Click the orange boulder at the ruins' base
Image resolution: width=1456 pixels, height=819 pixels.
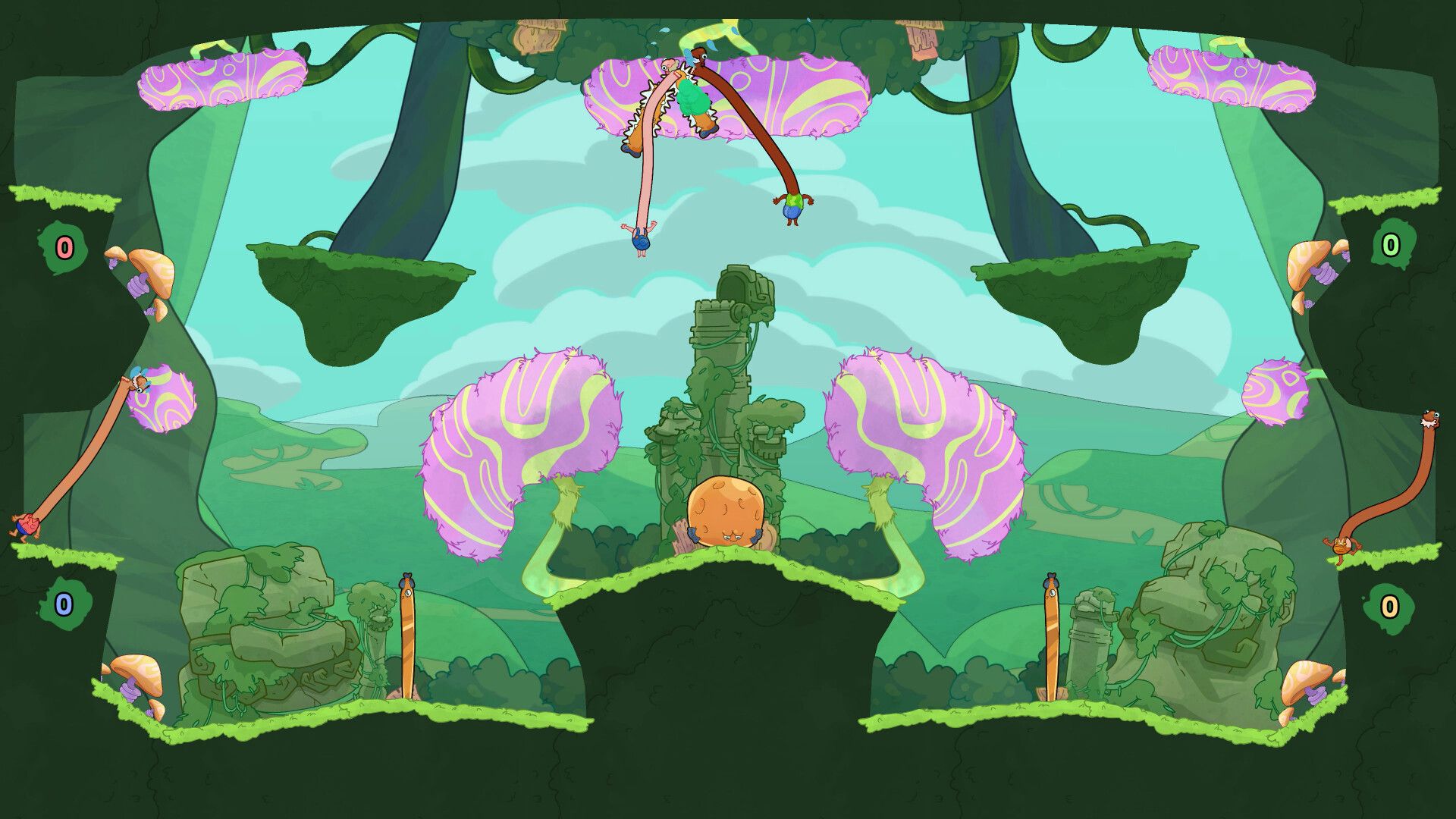click(724, 513)
